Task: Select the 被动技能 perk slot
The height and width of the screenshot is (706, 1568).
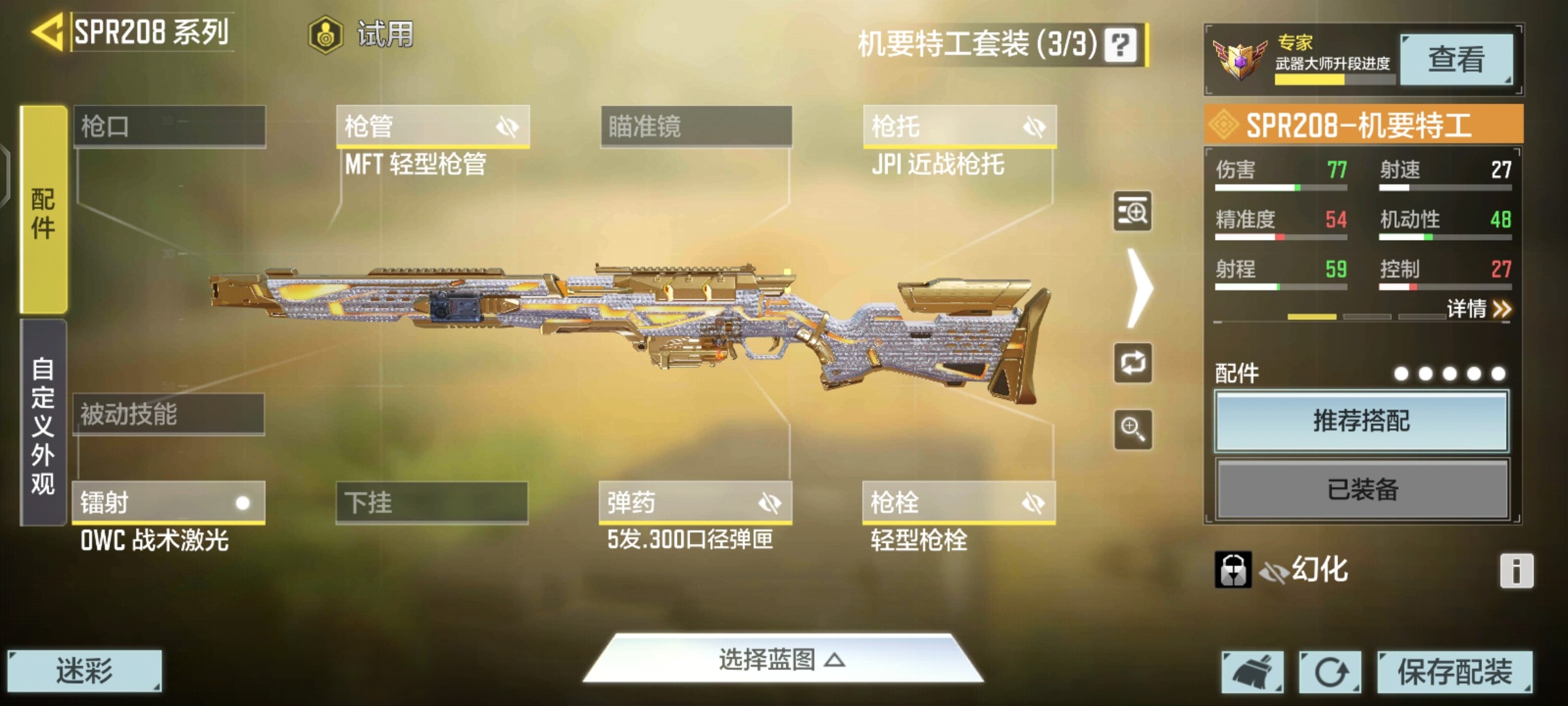Action: pyautogui.click(x=169, y=414)
